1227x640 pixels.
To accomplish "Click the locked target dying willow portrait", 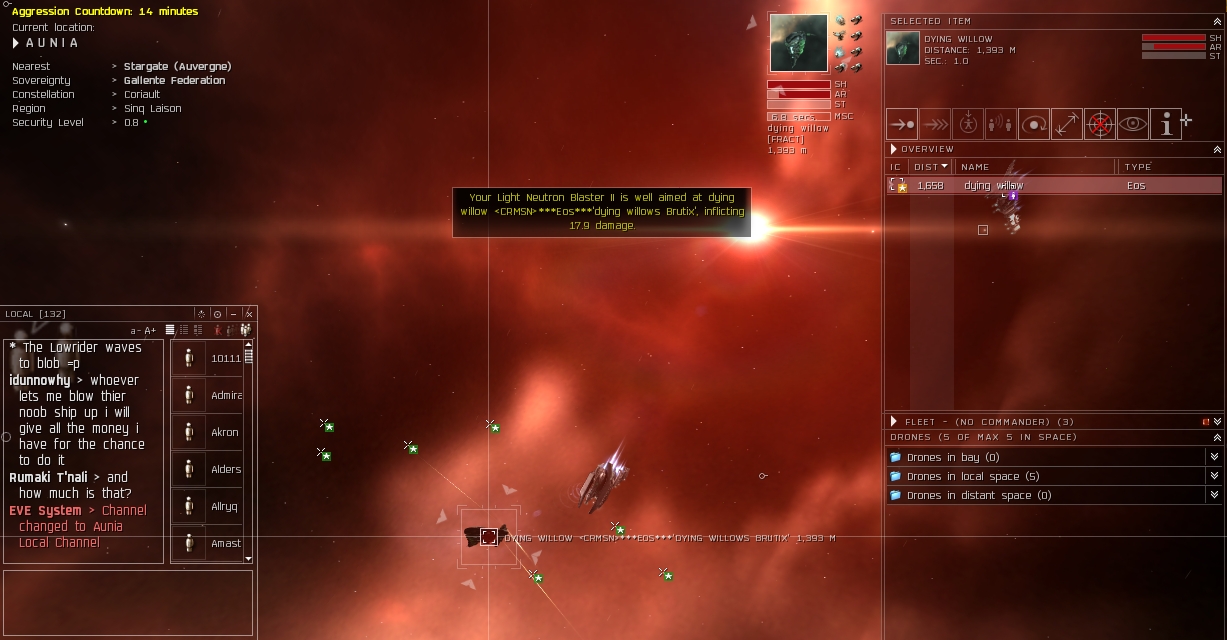I will (798, 43).
